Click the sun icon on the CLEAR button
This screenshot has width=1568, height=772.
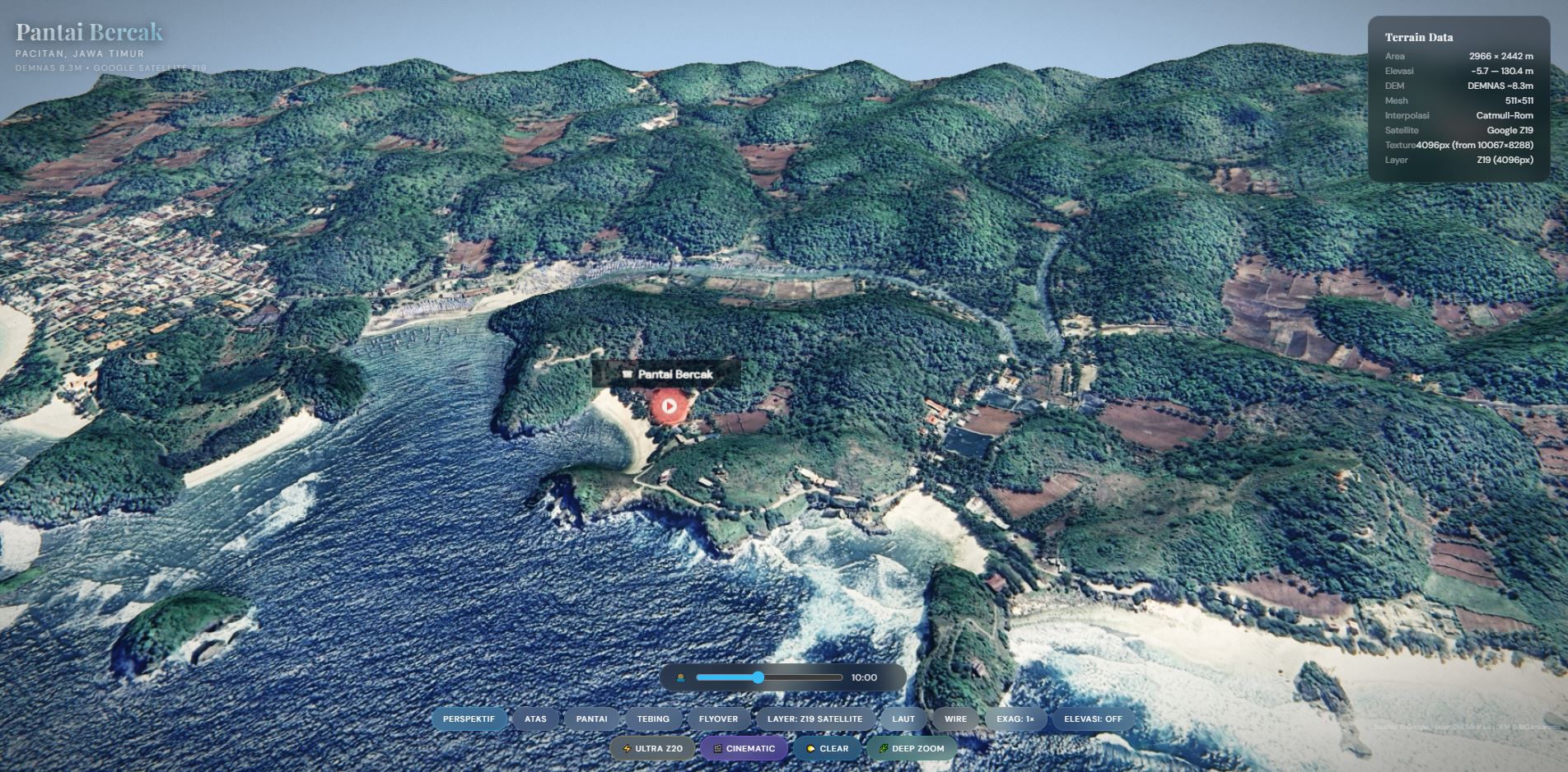[x=810, y=748]
